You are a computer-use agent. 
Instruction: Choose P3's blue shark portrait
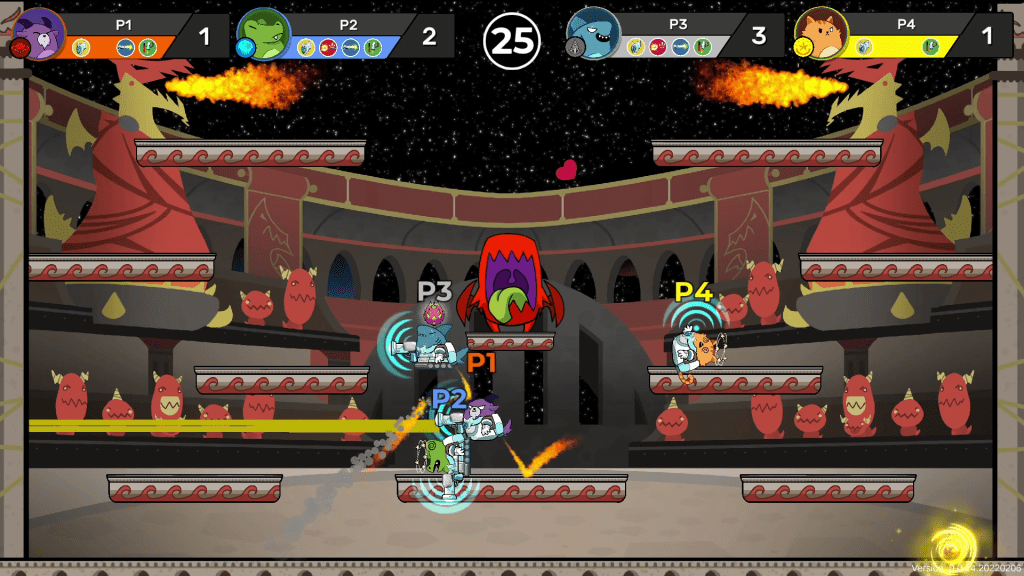click(x=593, y=32)
